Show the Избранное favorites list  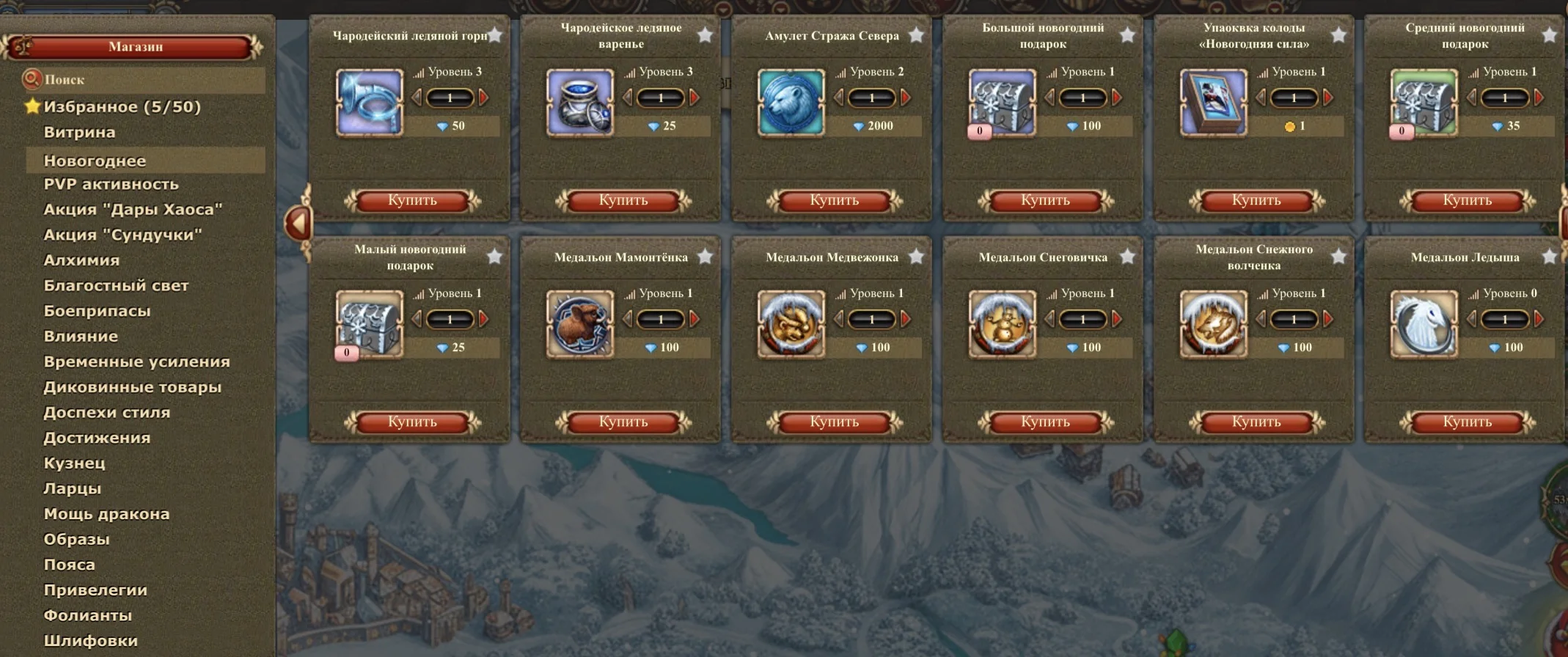[122, 107]
